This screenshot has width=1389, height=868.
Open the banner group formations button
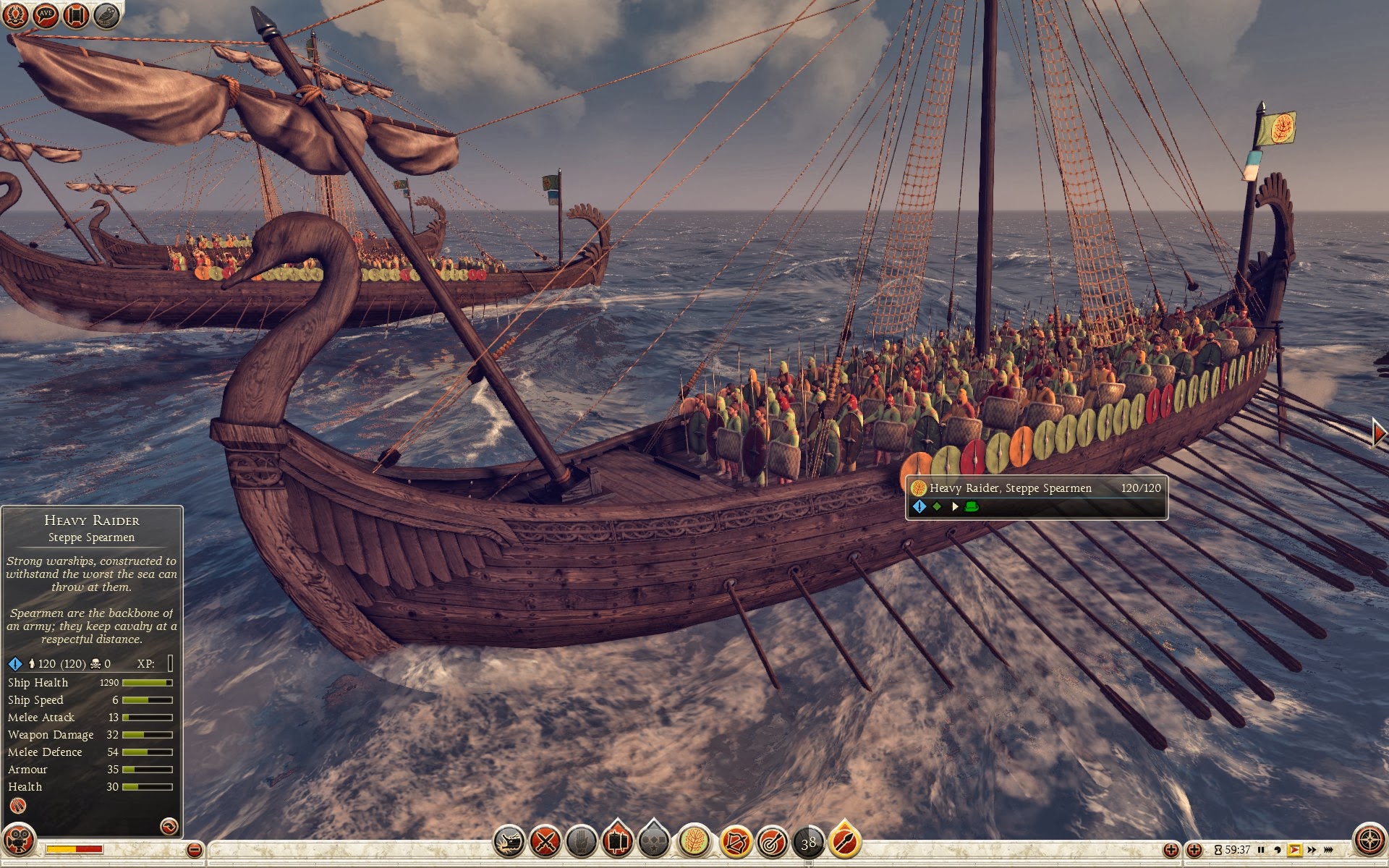[618, 841]
